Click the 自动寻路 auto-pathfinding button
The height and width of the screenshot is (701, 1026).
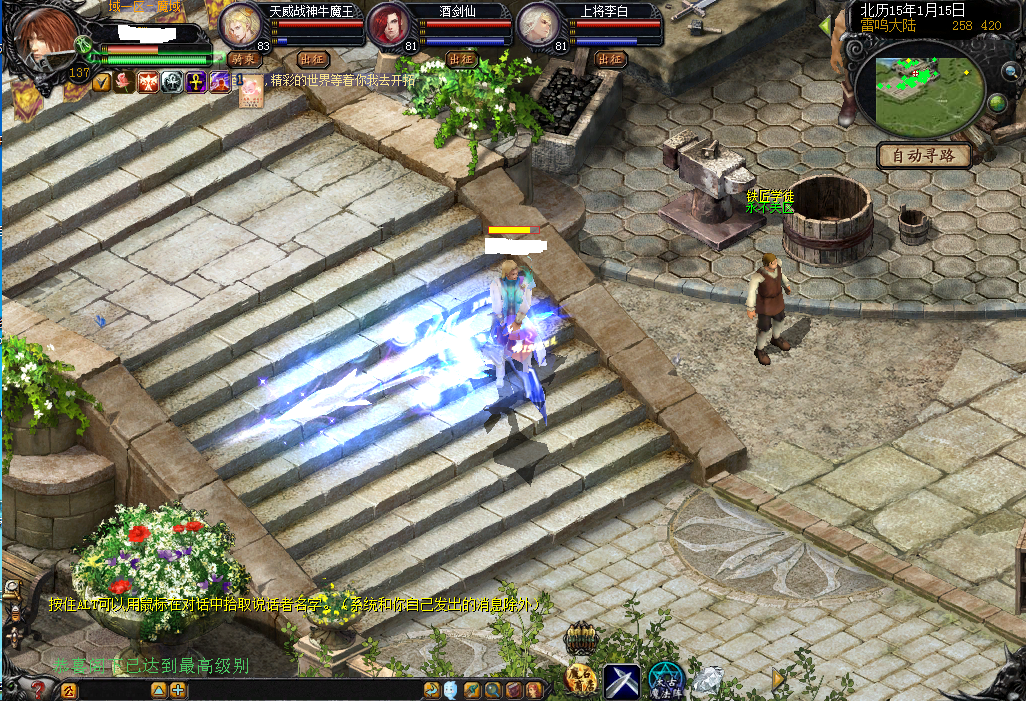[925, 156]
